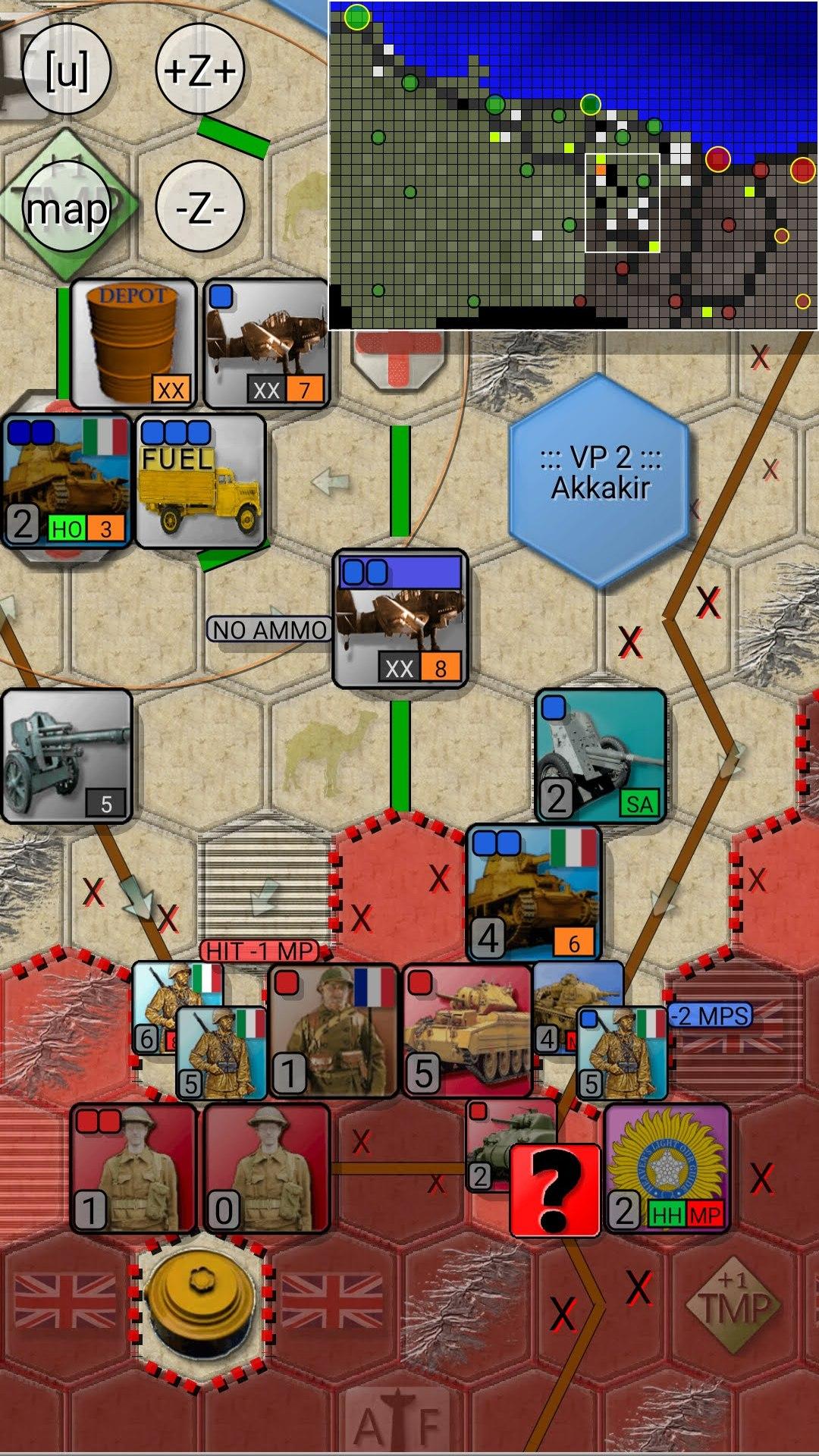819x1456 pixels.
Task: Select the red British tank unit numbered 5
Action: pos(467,1031)
